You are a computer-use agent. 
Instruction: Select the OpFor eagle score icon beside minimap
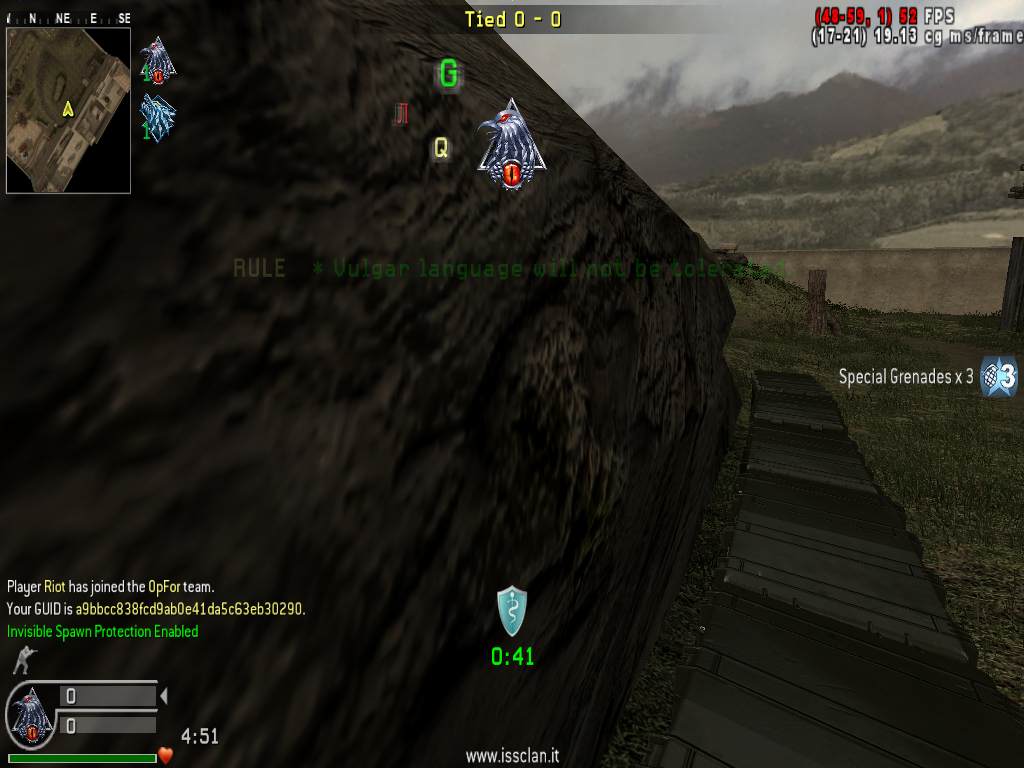(157, 60)
